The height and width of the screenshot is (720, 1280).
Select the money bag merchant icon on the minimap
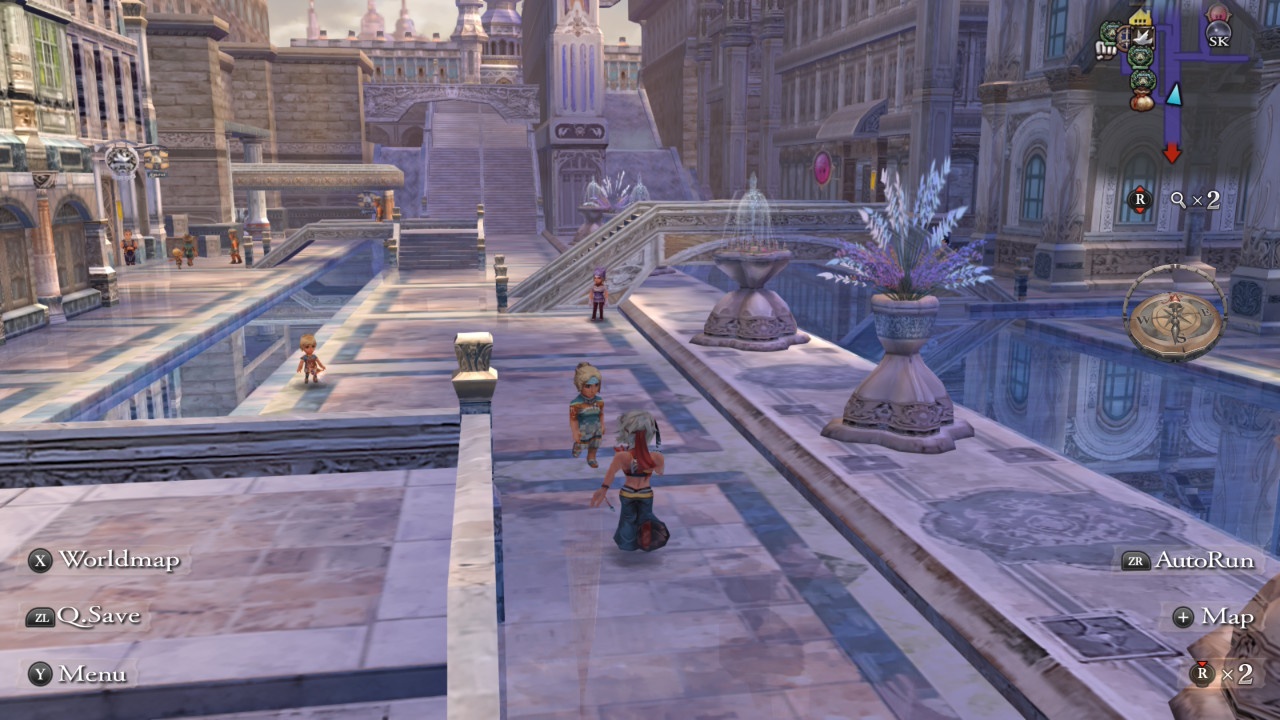(1140, 100)
